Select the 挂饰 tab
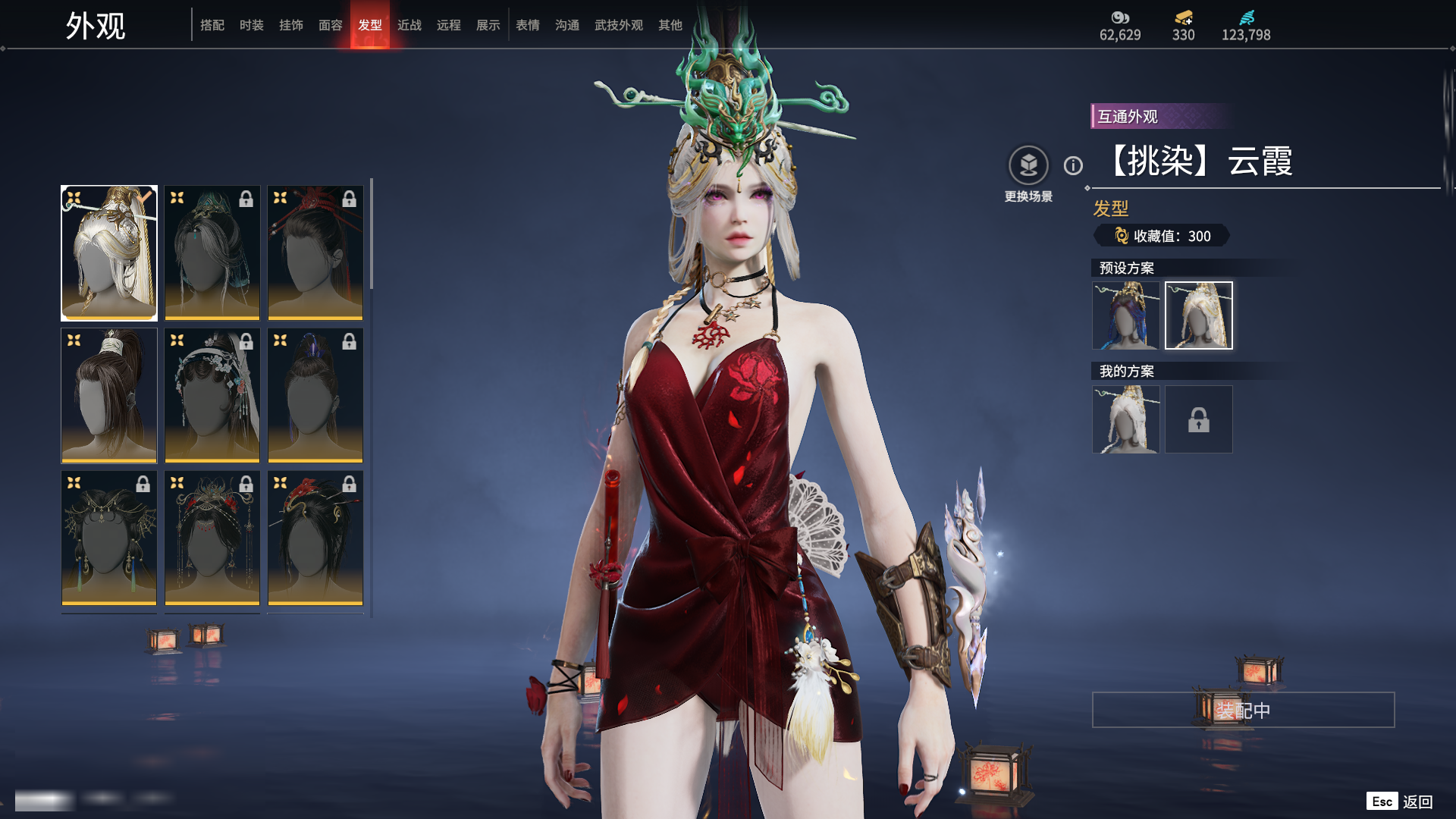 point(291,25)
